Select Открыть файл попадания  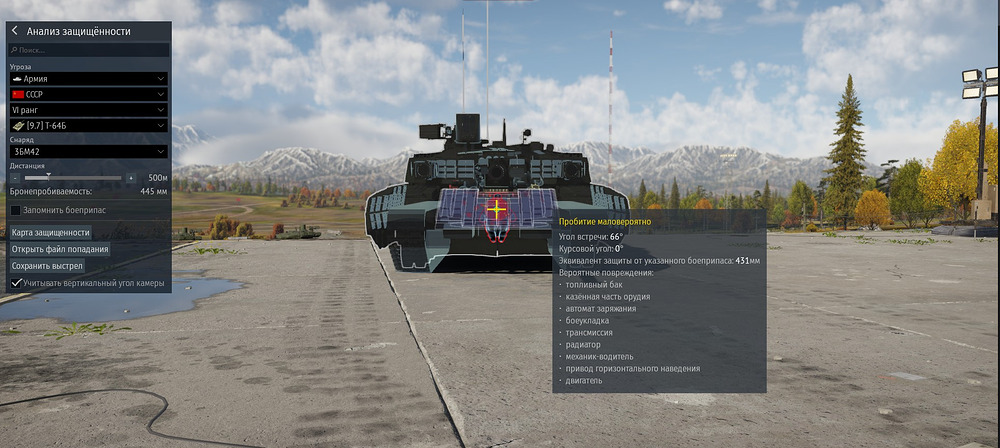pos(60,249)
